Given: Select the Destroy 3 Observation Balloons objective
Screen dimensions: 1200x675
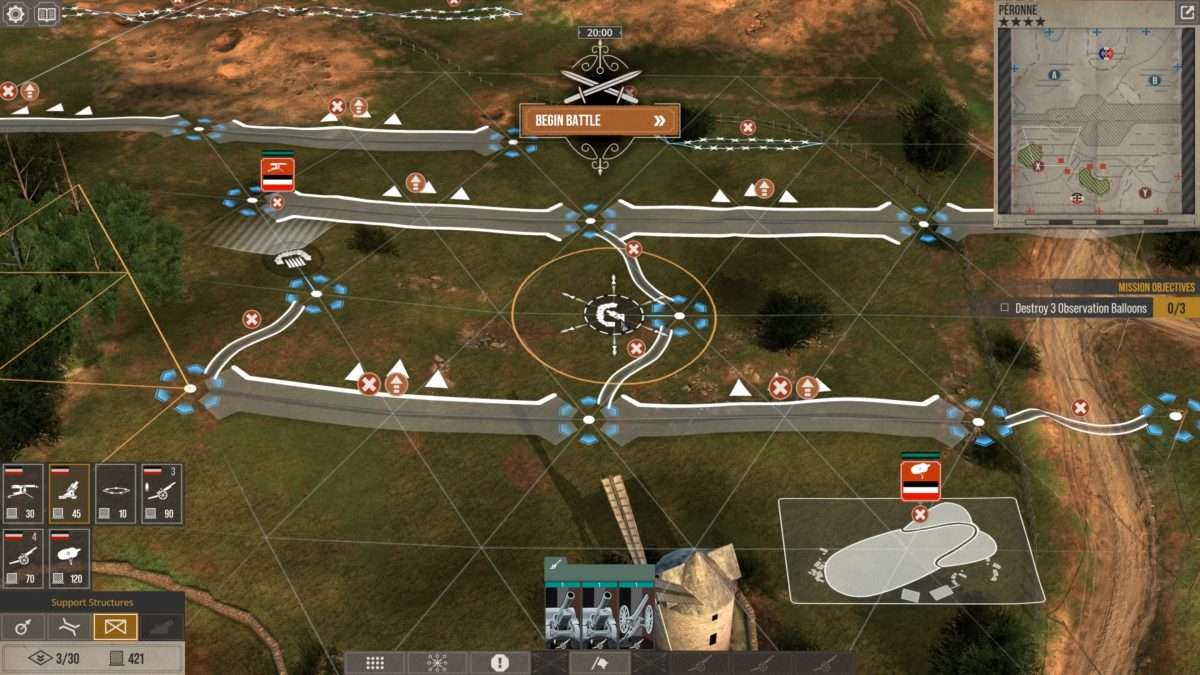Looking at the screenshot, I should tap(1075, 308).
